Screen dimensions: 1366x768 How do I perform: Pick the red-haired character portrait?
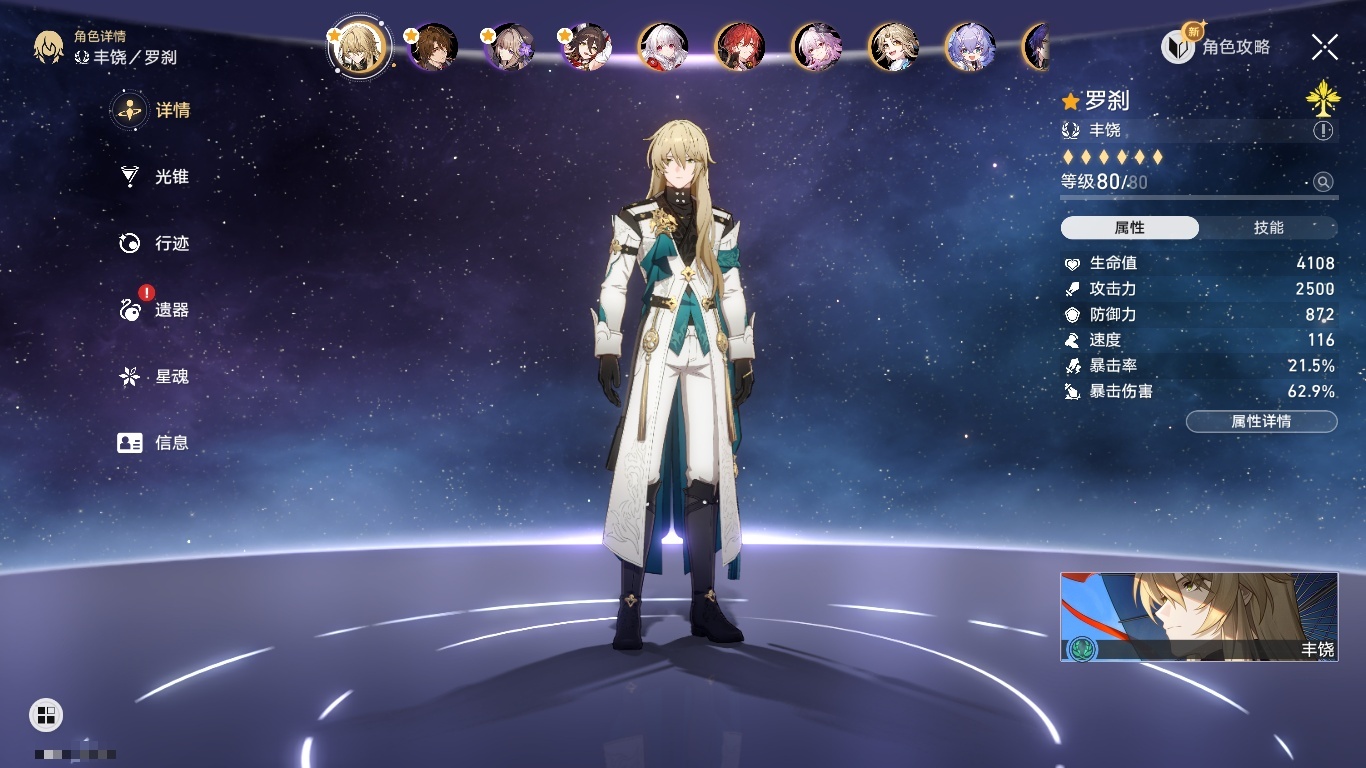(740, 46)
